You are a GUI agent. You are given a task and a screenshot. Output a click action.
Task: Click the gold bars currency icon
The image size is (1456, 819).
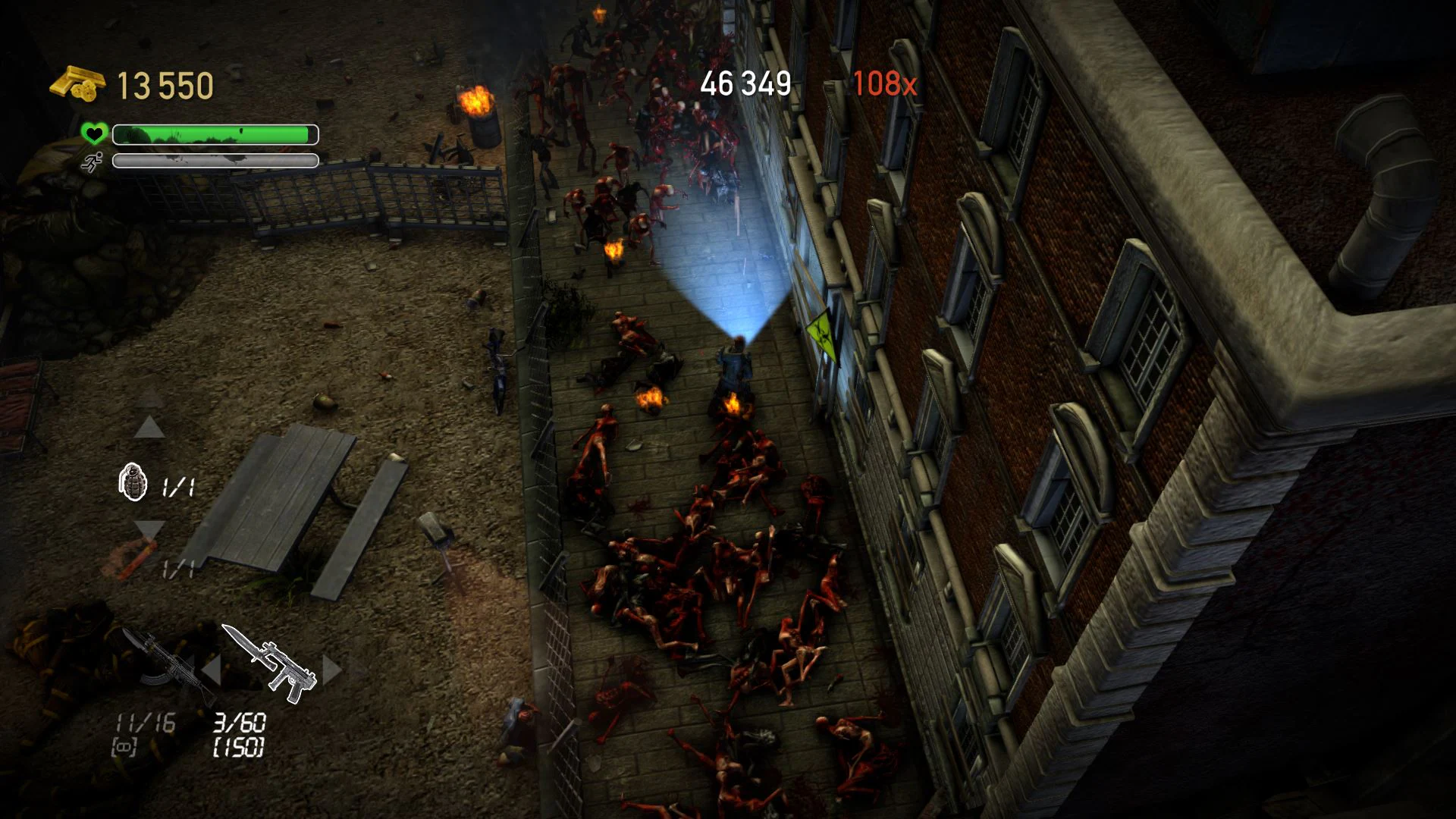78,82
